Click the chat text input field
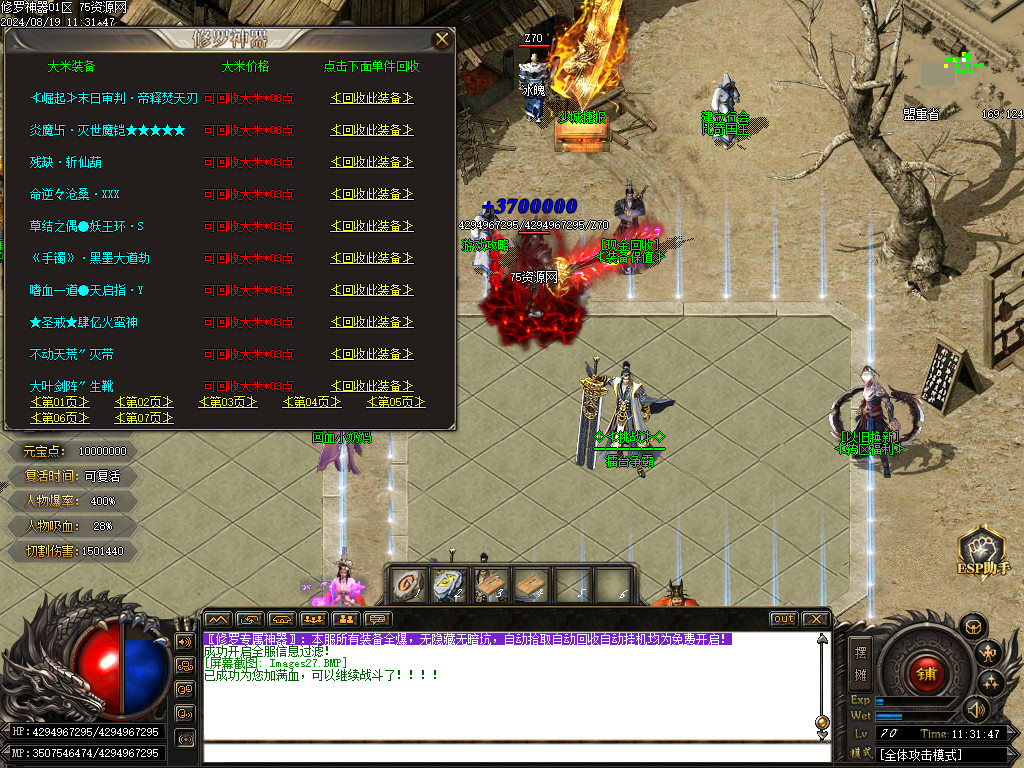 pyautogui.click(x=510, y=753)
